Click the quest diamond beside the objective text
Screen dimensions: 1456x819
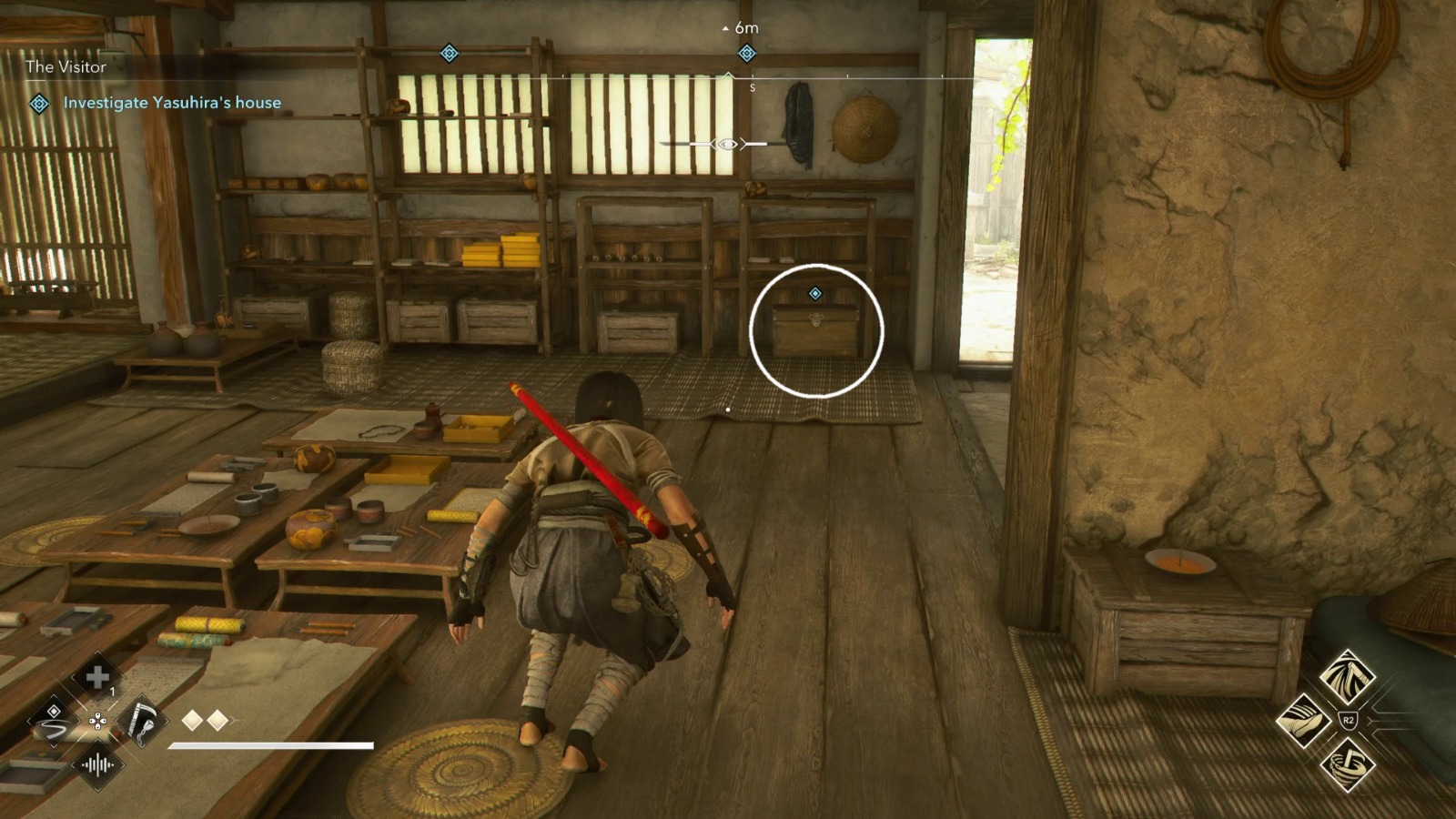pos(37,105)
